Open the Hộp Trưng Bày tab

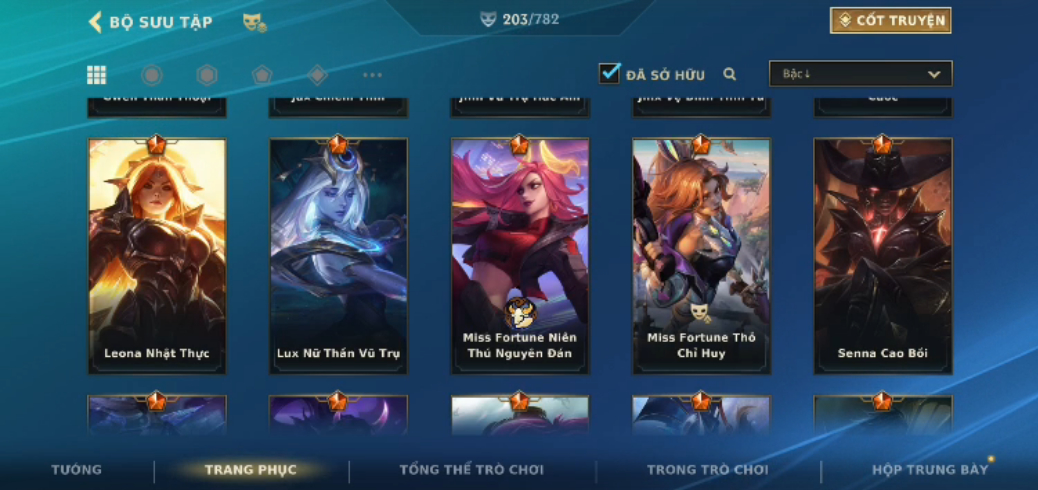click(x=929, y=470)
